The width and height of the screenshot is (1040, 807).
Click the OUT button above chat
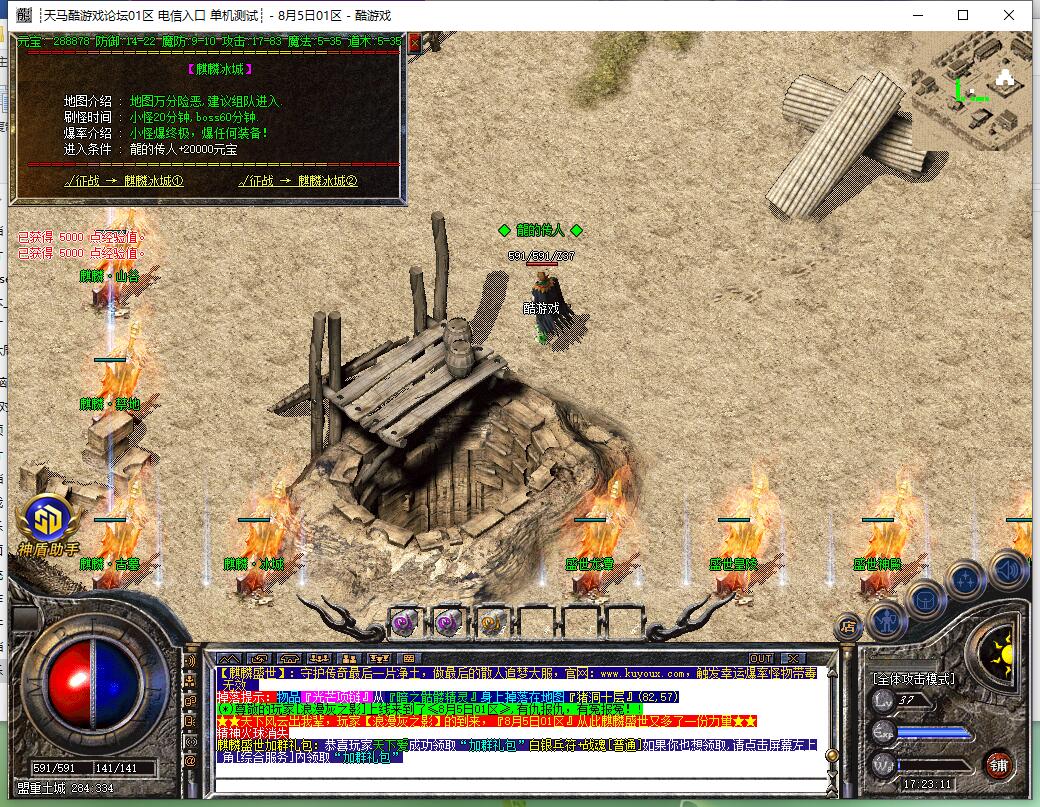(761, 658)
